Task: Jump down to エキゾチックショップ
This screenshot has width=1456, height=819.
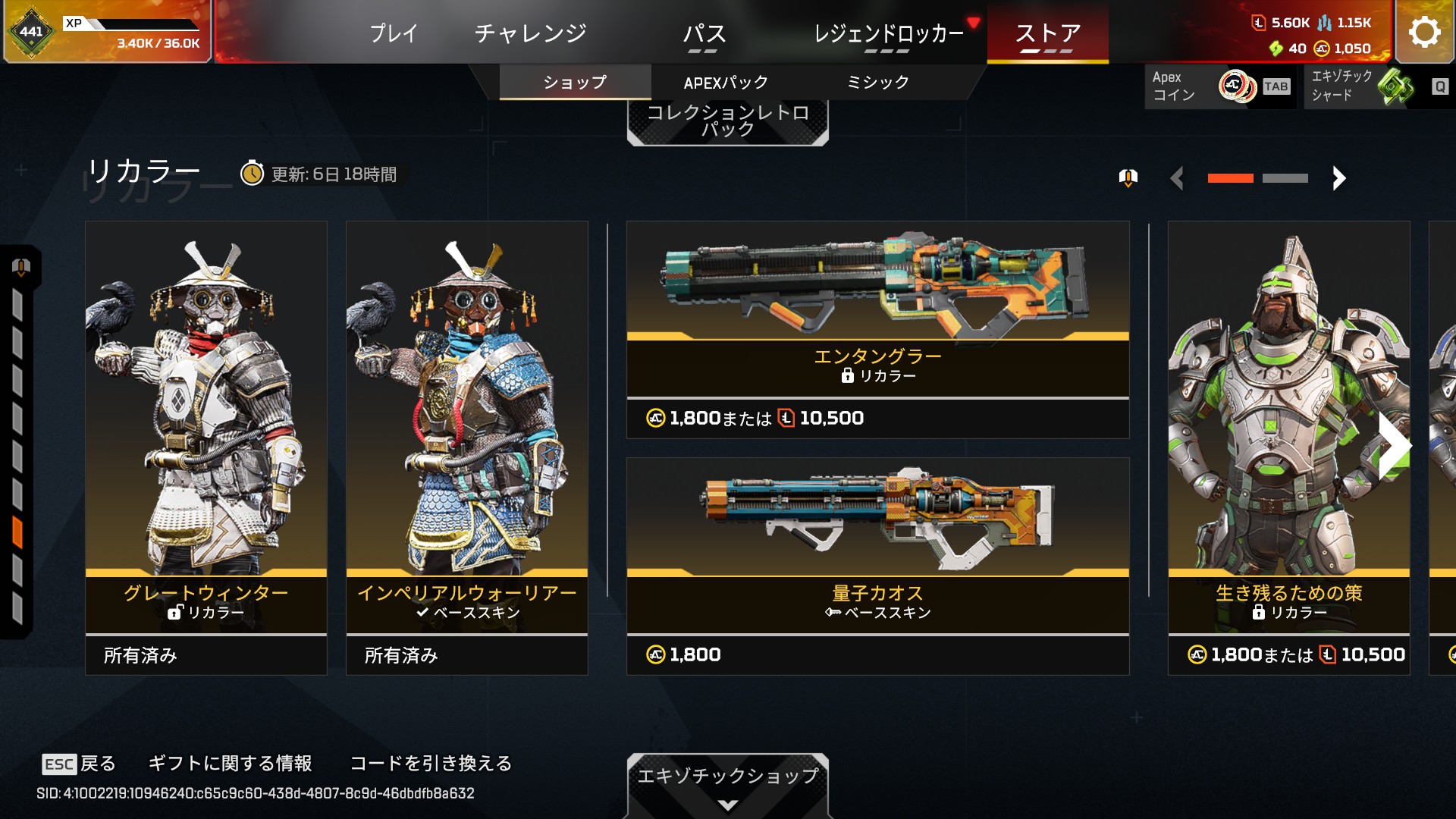Action: [727, 784]
